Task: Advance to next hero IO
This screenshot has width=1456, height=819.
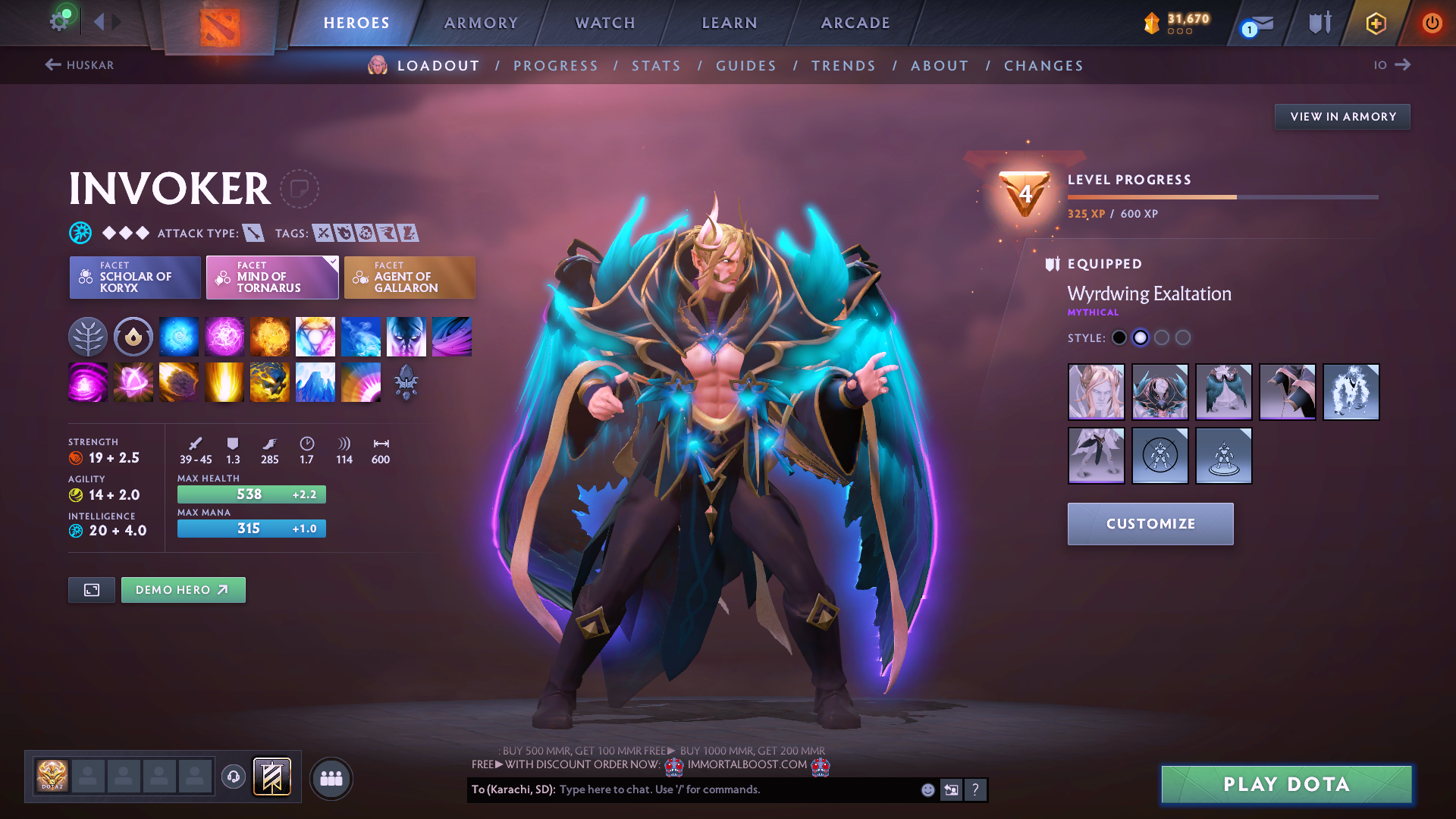Action: [x=1392, y=65]
